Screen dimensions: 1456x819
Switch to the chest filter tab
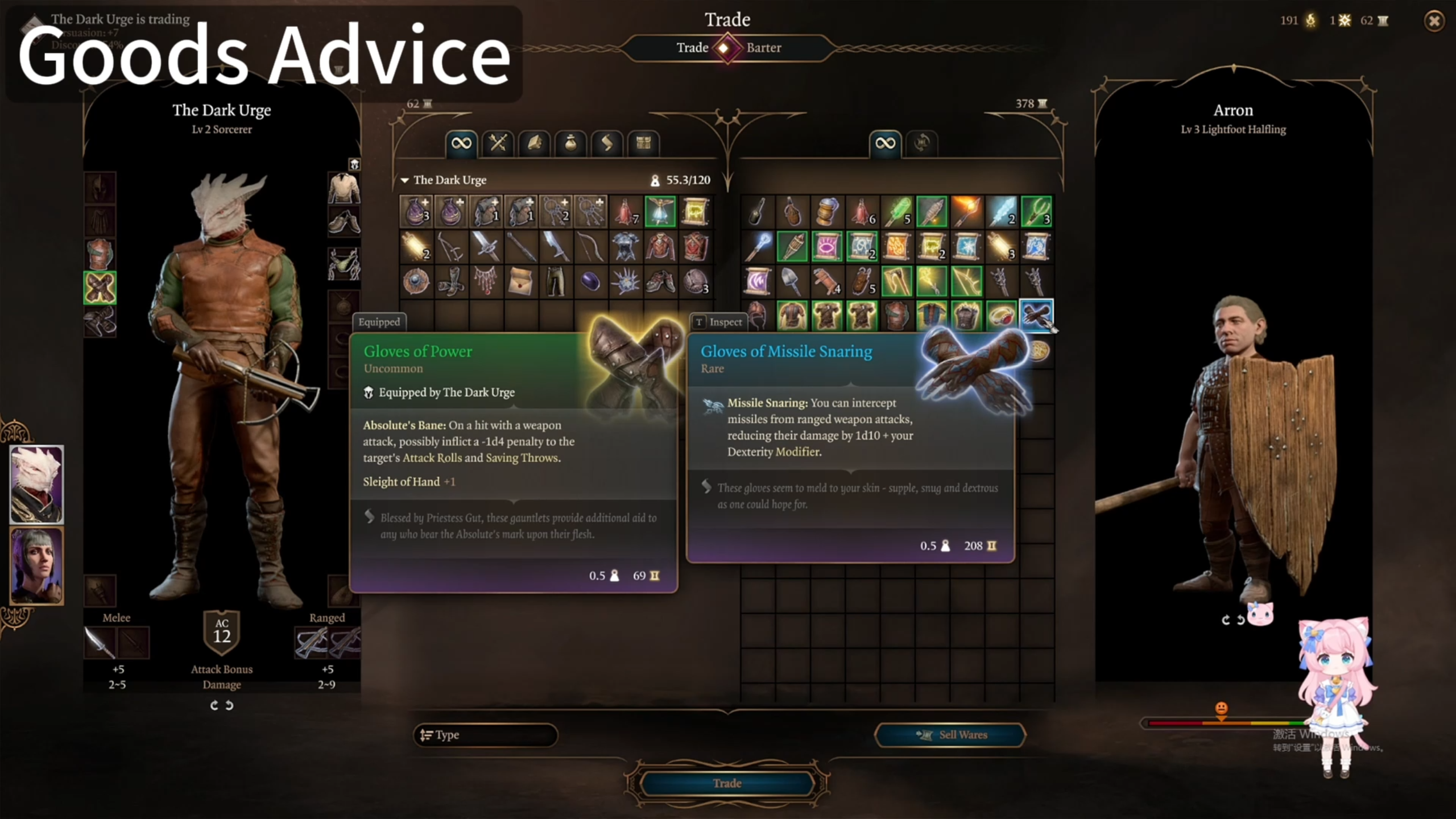coord(643,143)
